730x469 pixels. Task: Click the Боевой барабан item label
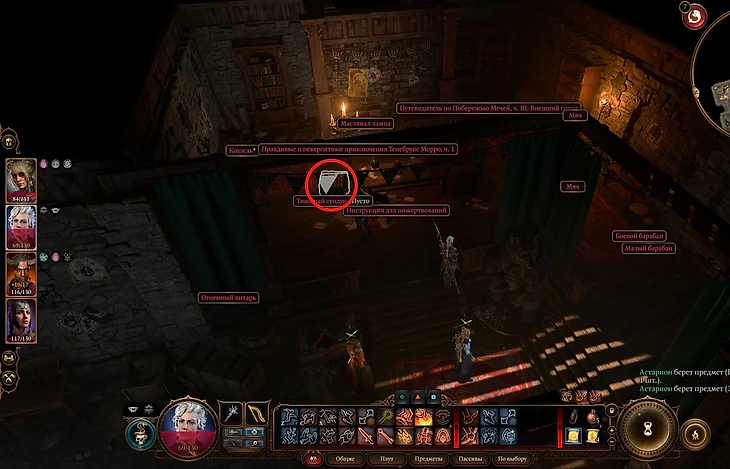(640, 236)
